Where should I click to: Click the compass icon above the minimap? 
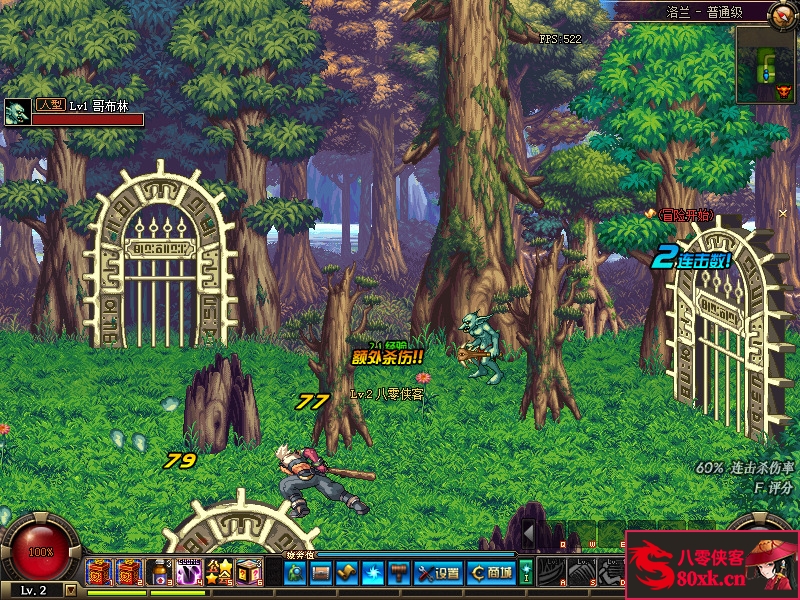tap(783, 14)
